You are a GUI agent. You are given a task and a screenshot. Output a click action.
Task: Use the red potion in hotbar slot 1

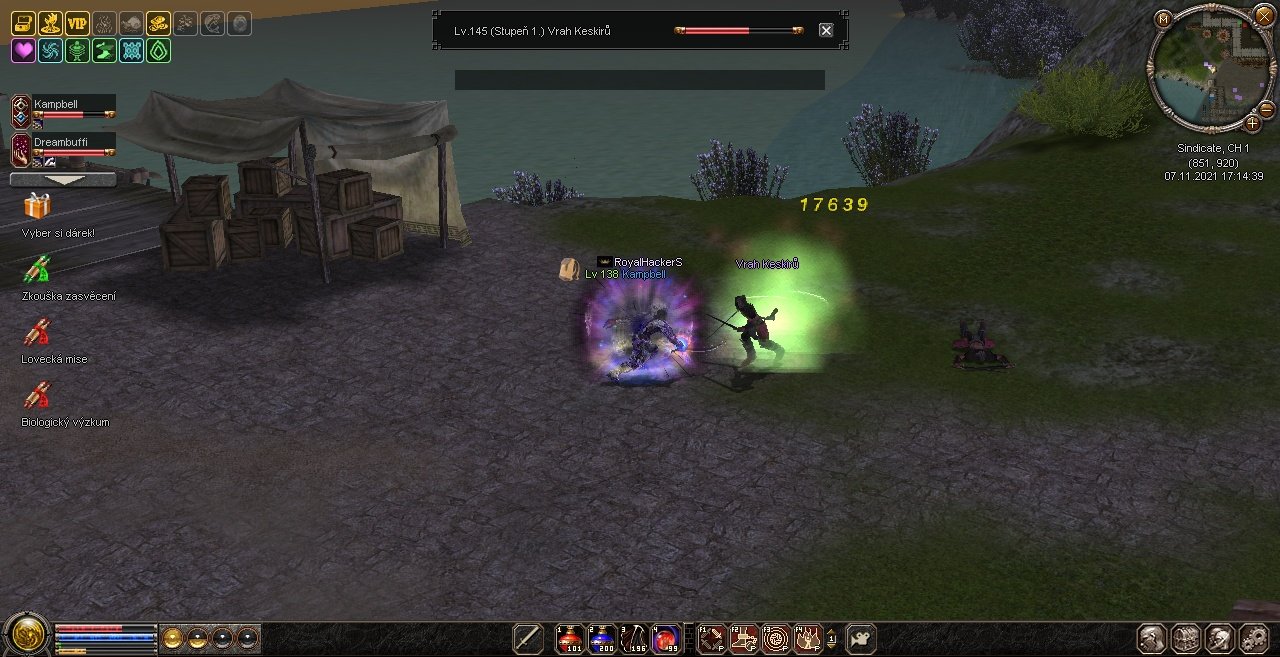(570, 638)
